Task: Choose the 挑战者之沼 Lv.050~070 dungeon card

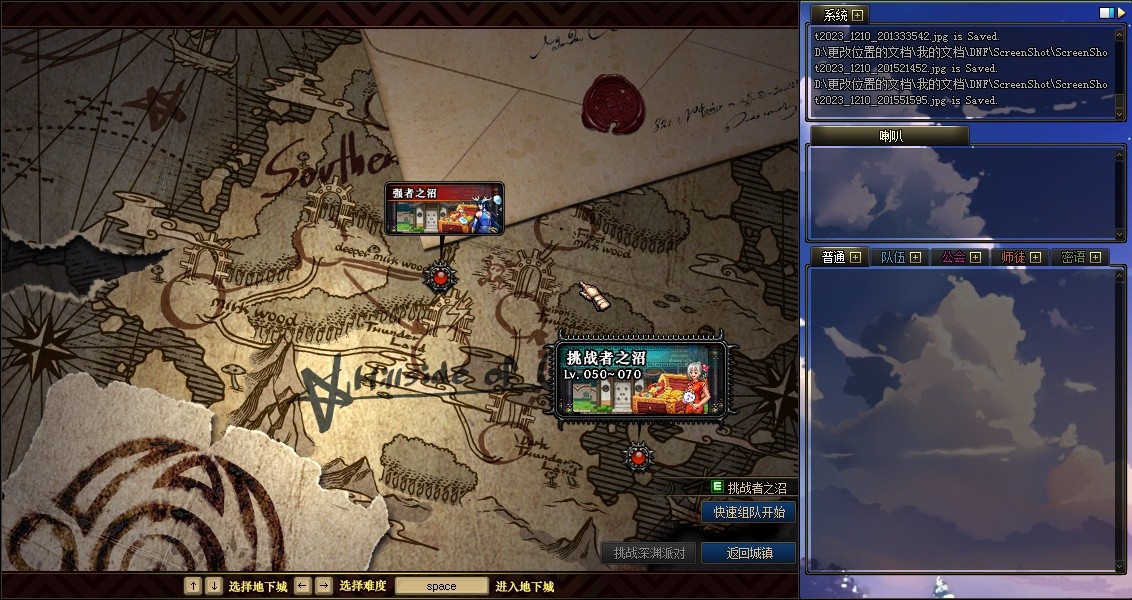Action: coord(642,379)
